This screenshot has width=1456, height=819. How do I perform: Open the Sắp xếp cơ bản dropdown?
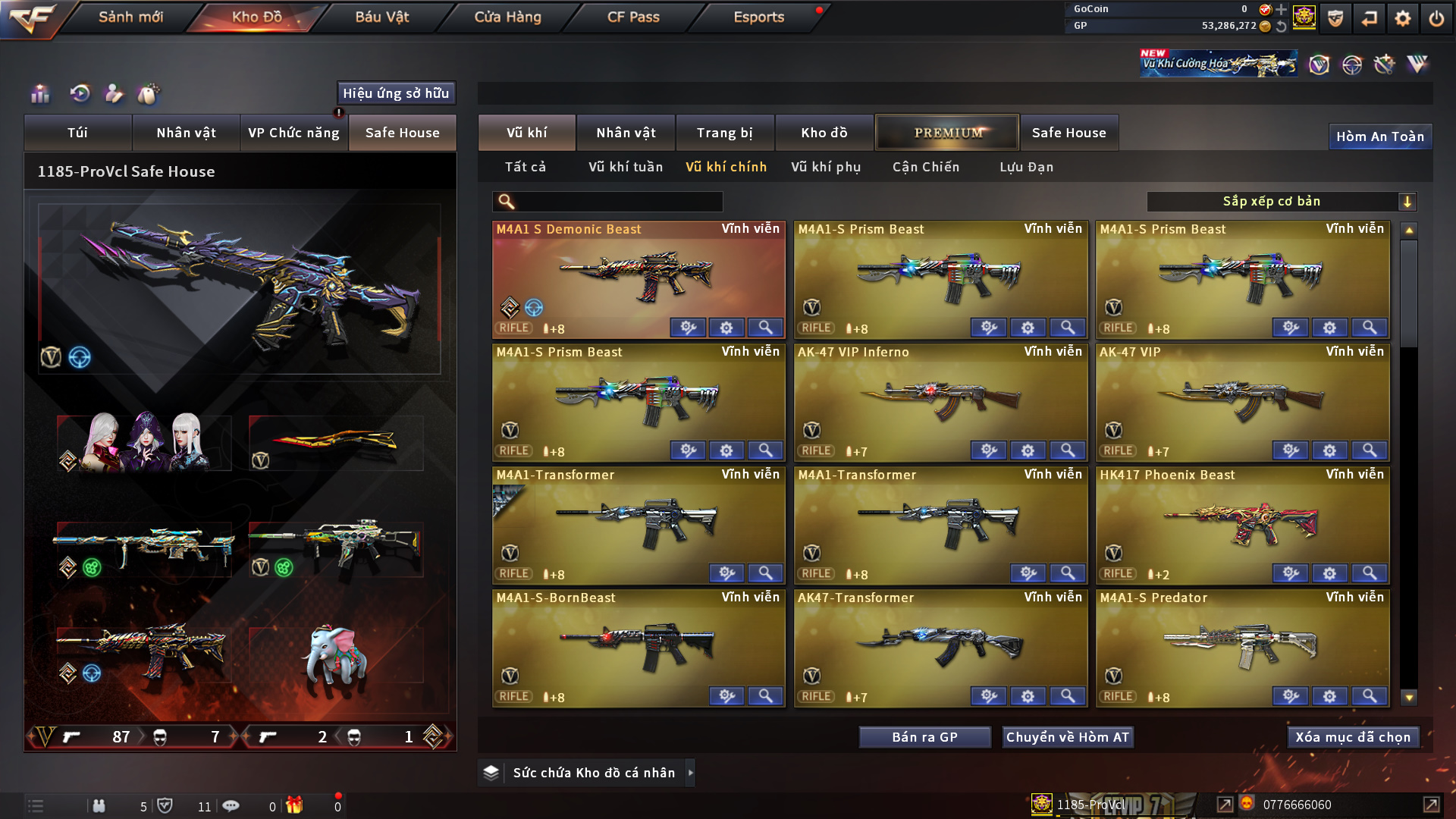1281,202
